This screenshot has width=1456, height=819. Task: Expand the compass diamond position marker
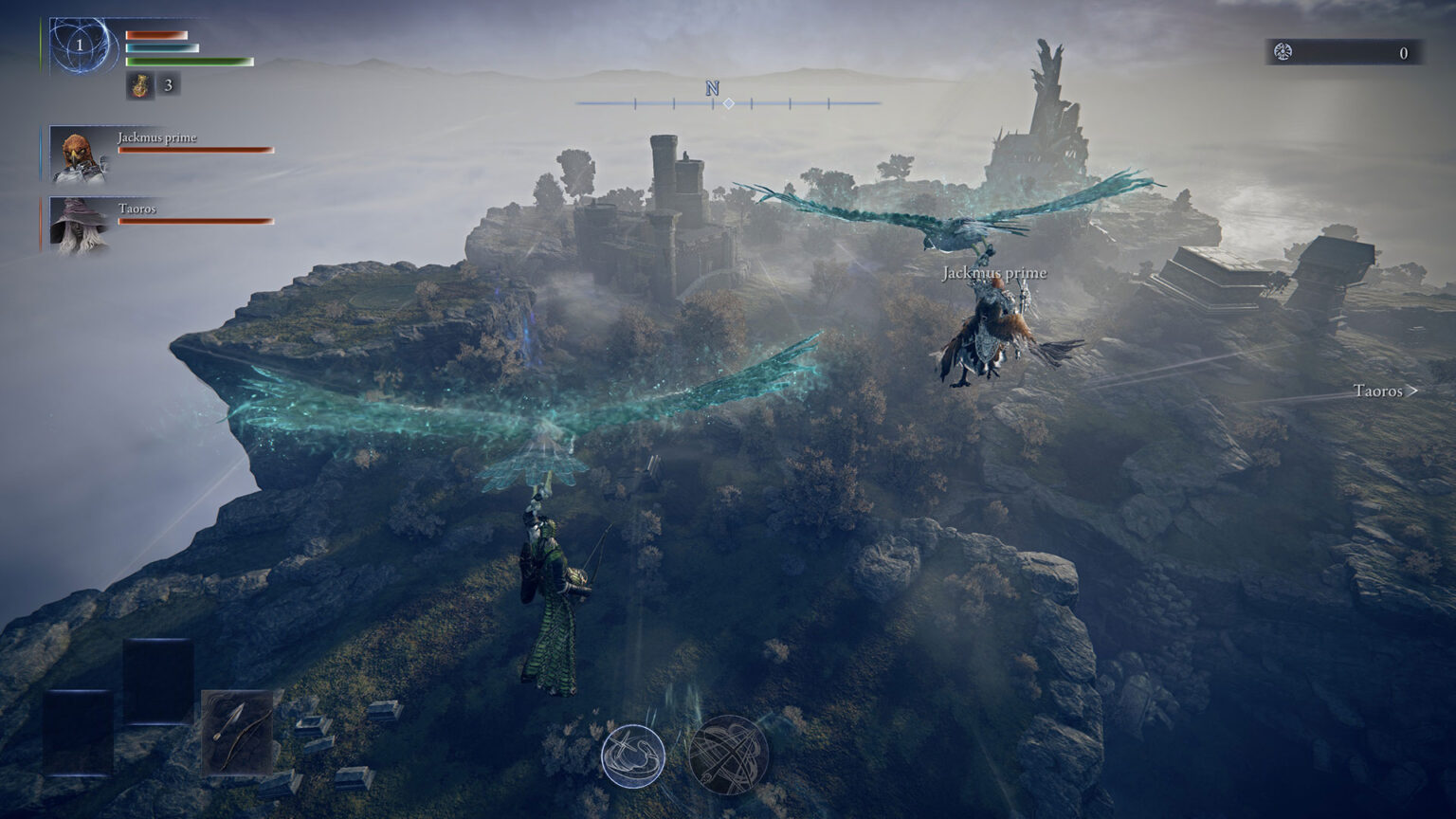click(x=729, y=104)
